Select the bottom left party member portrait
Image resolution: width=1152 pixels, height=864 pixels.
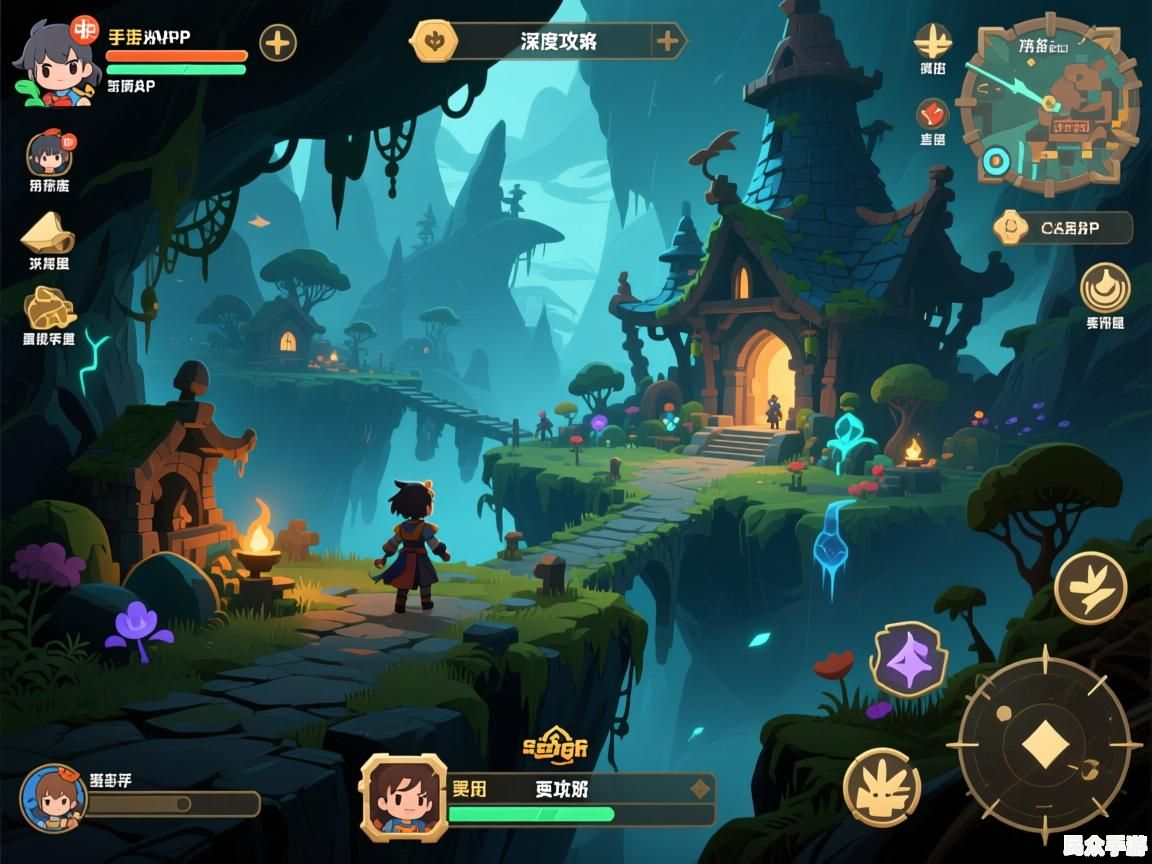54,798
